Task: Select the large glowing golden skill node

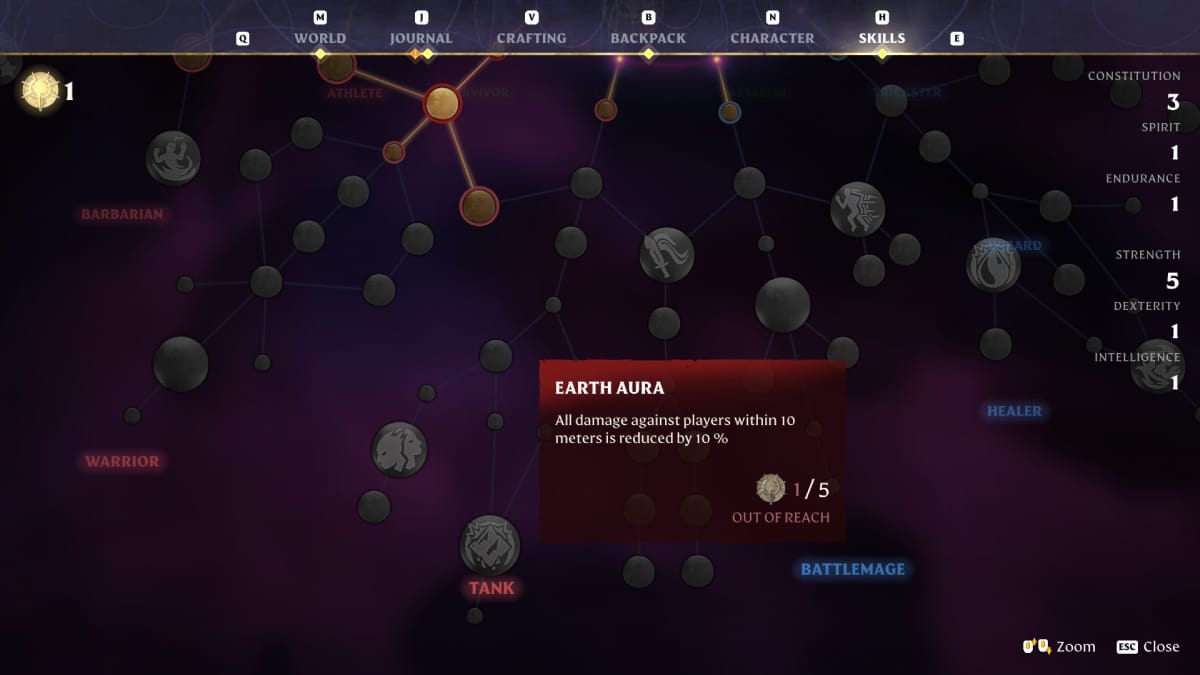Action: 441,103
